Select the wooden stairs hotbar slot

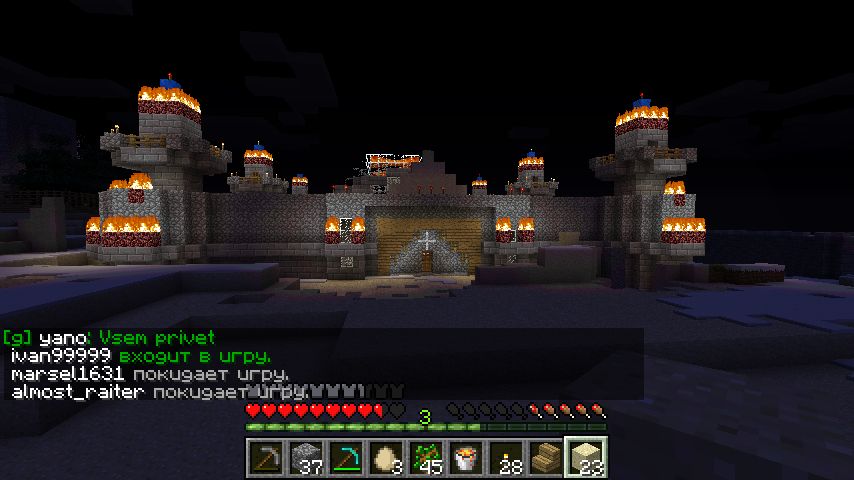pos(546,458)
